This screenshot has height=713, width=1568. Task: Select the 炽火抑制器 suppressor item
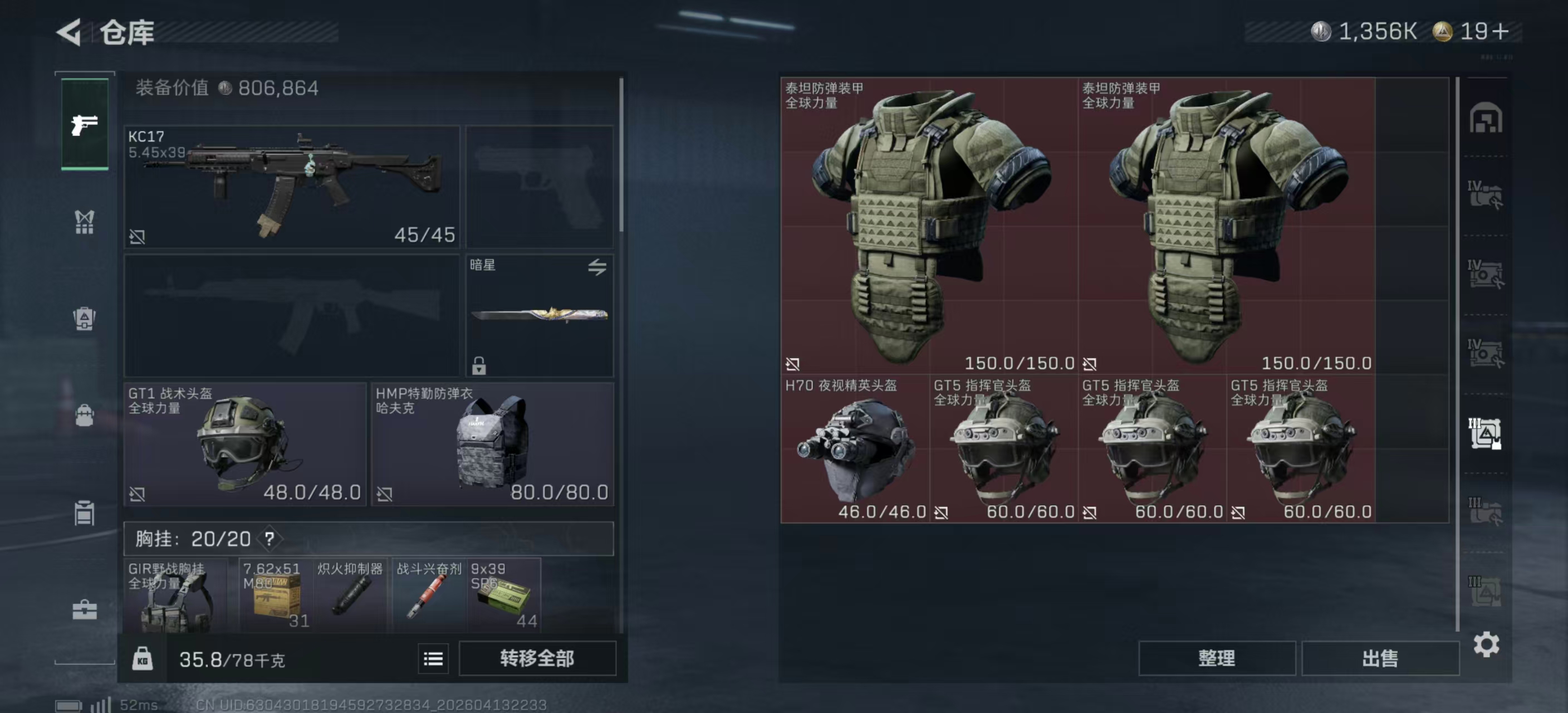coord(351,595)
